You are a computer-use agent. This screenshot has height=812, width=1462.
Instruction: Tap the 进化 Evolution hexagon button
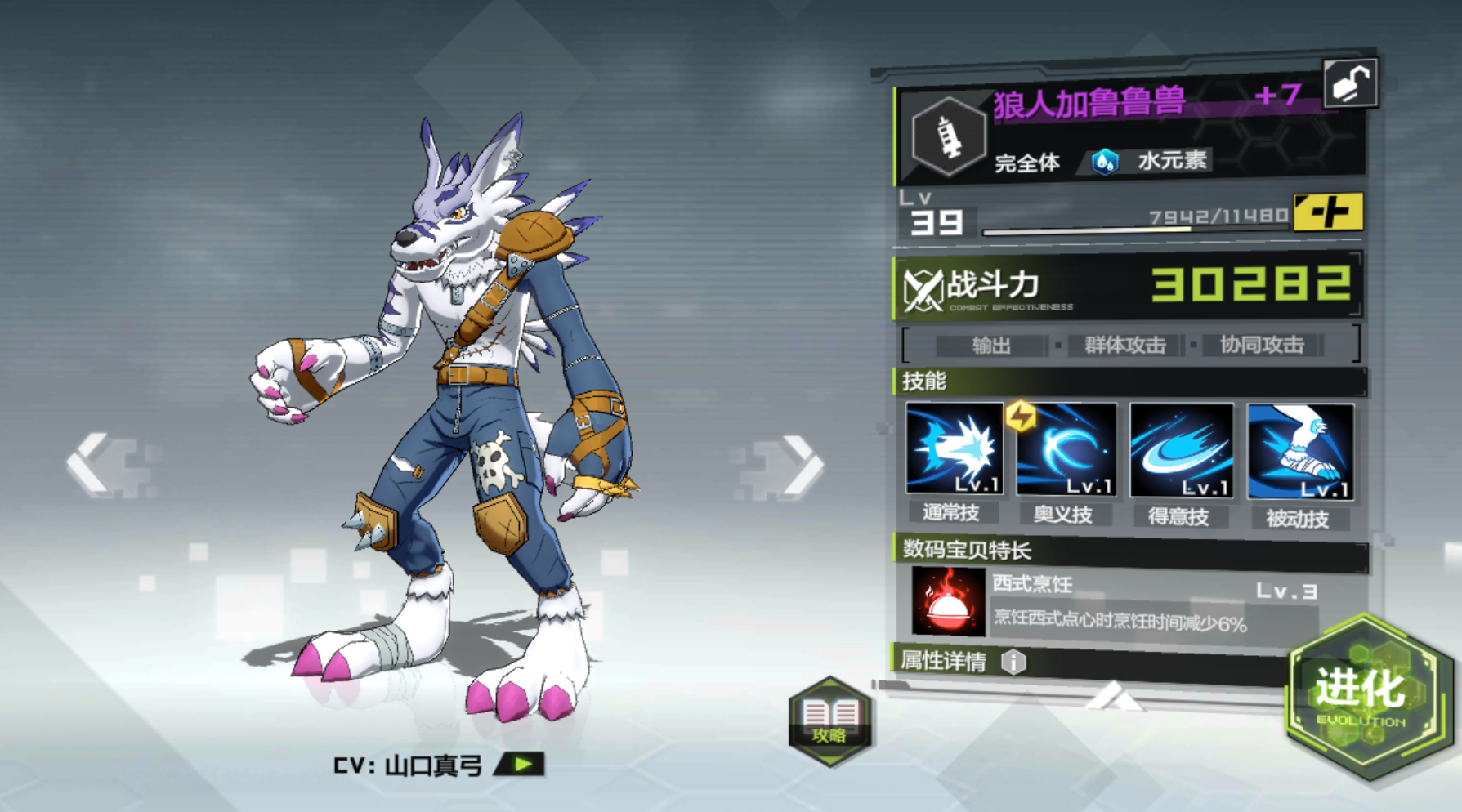tap(1363, 694)
